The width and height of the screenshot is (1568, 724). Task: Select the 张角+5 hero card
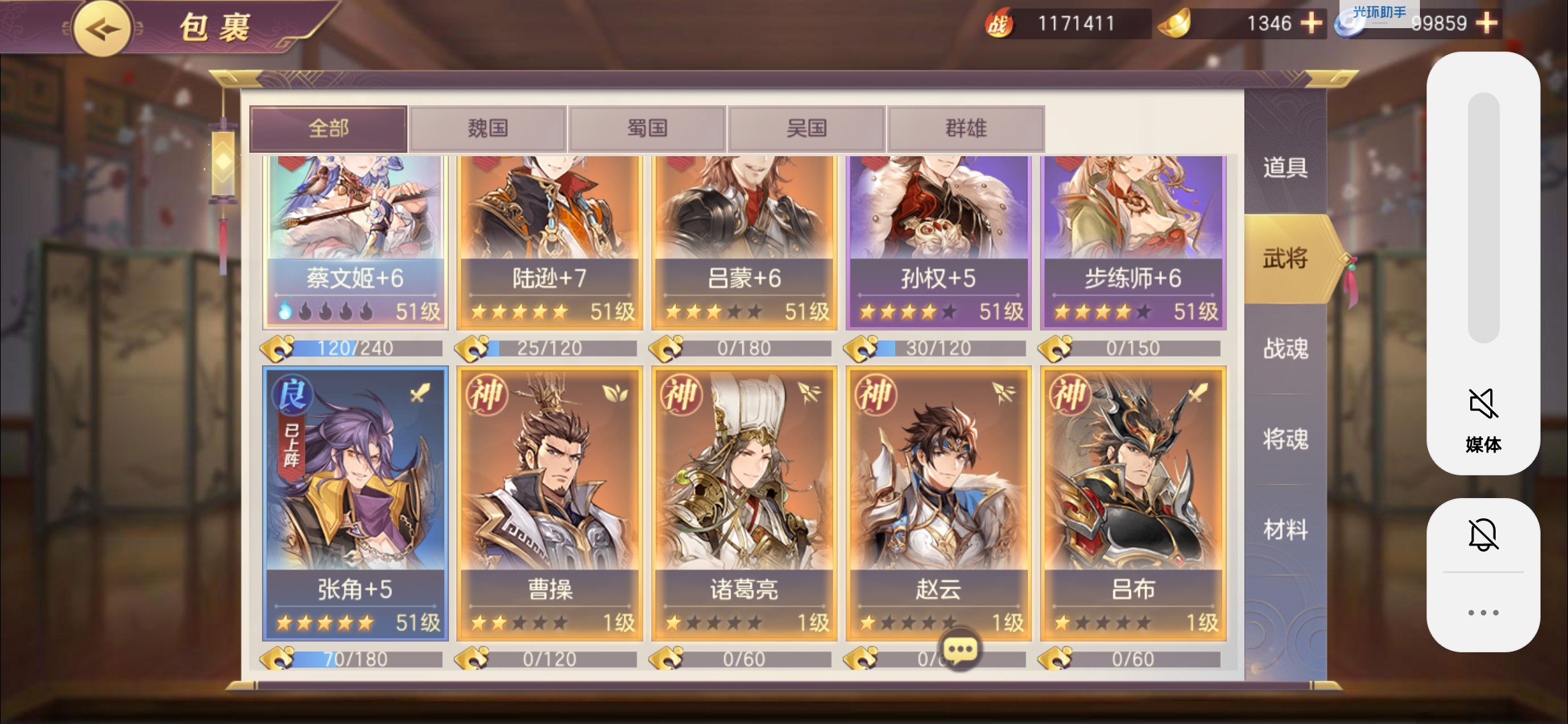click(355, 503)
